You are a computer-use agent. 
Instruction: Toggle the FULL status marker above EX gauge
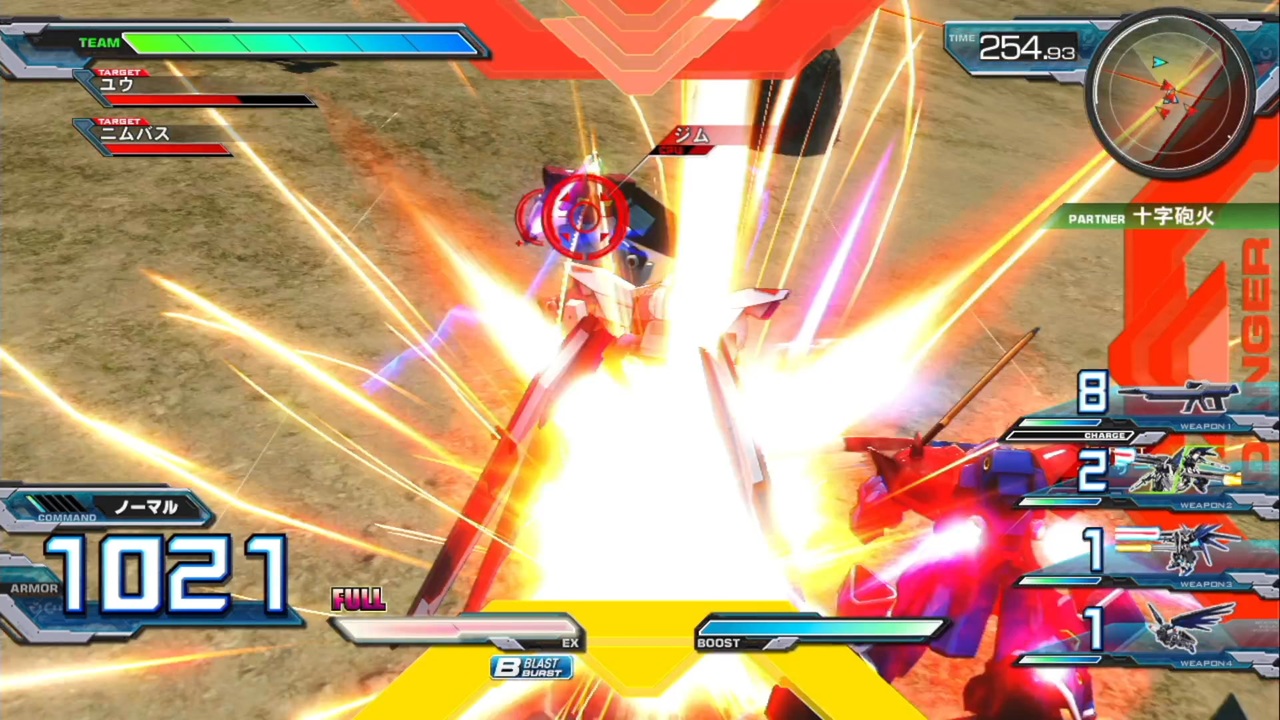click(357, 597)
